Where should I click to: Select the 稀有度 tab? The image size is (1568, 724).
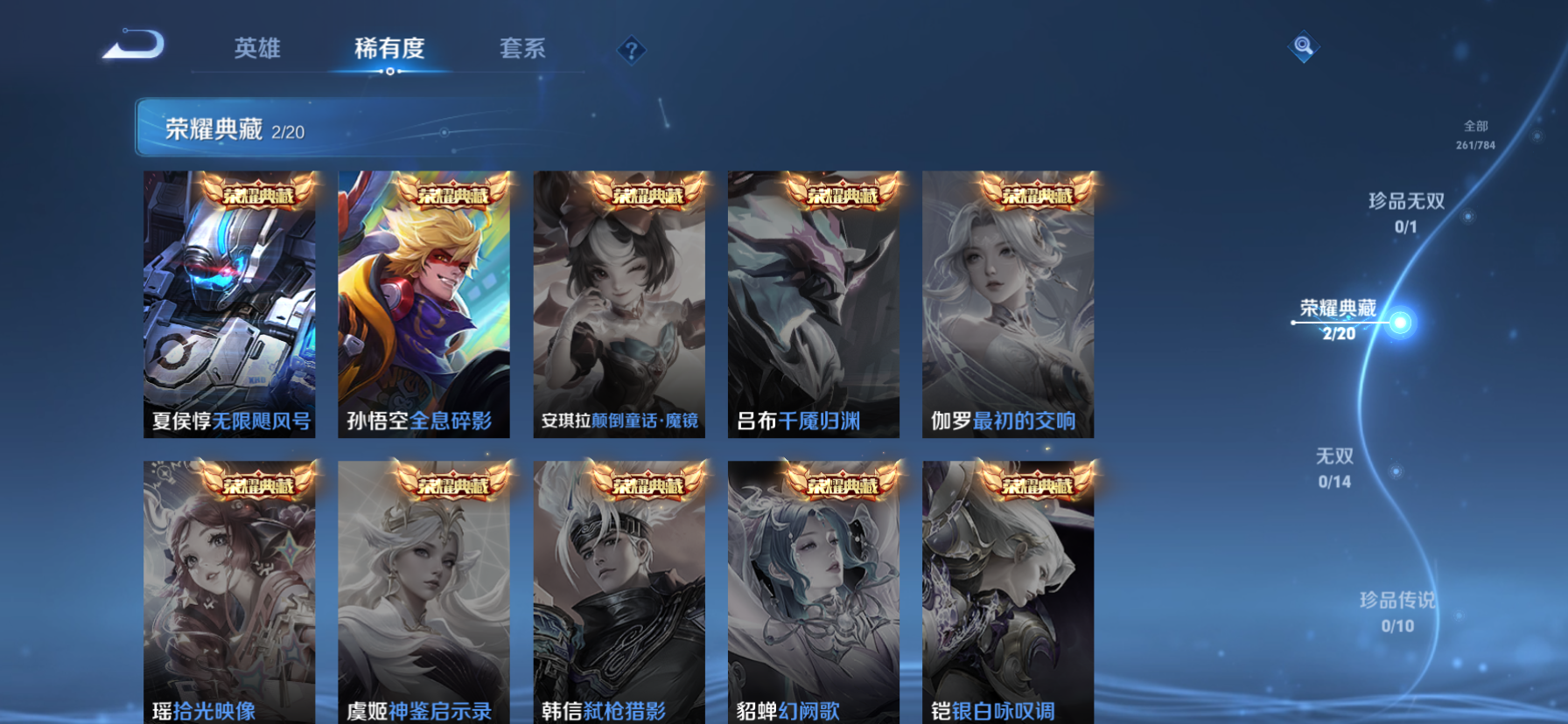coord(389,49)
